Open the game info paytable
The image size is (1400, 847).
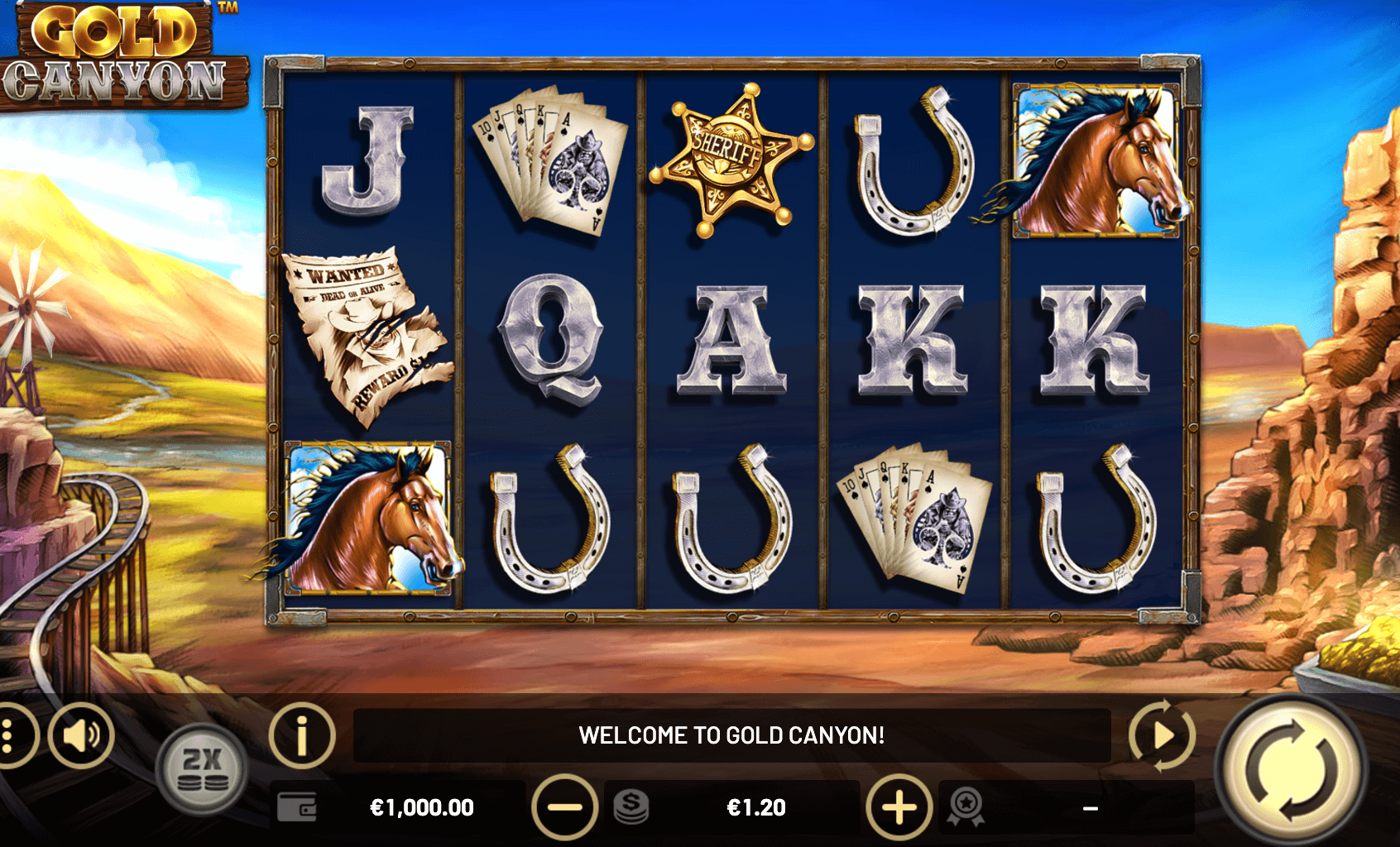301,735
